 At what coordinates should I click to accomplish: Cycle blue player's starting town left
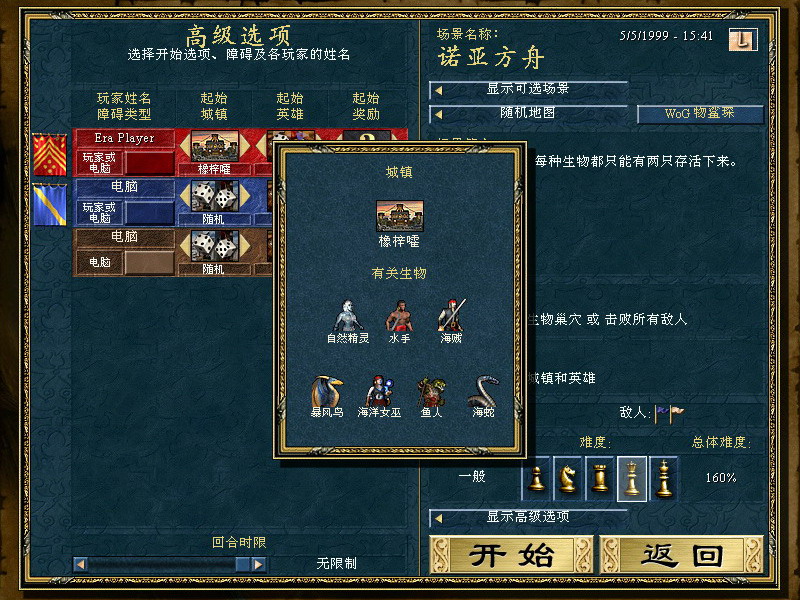(184, 197)
